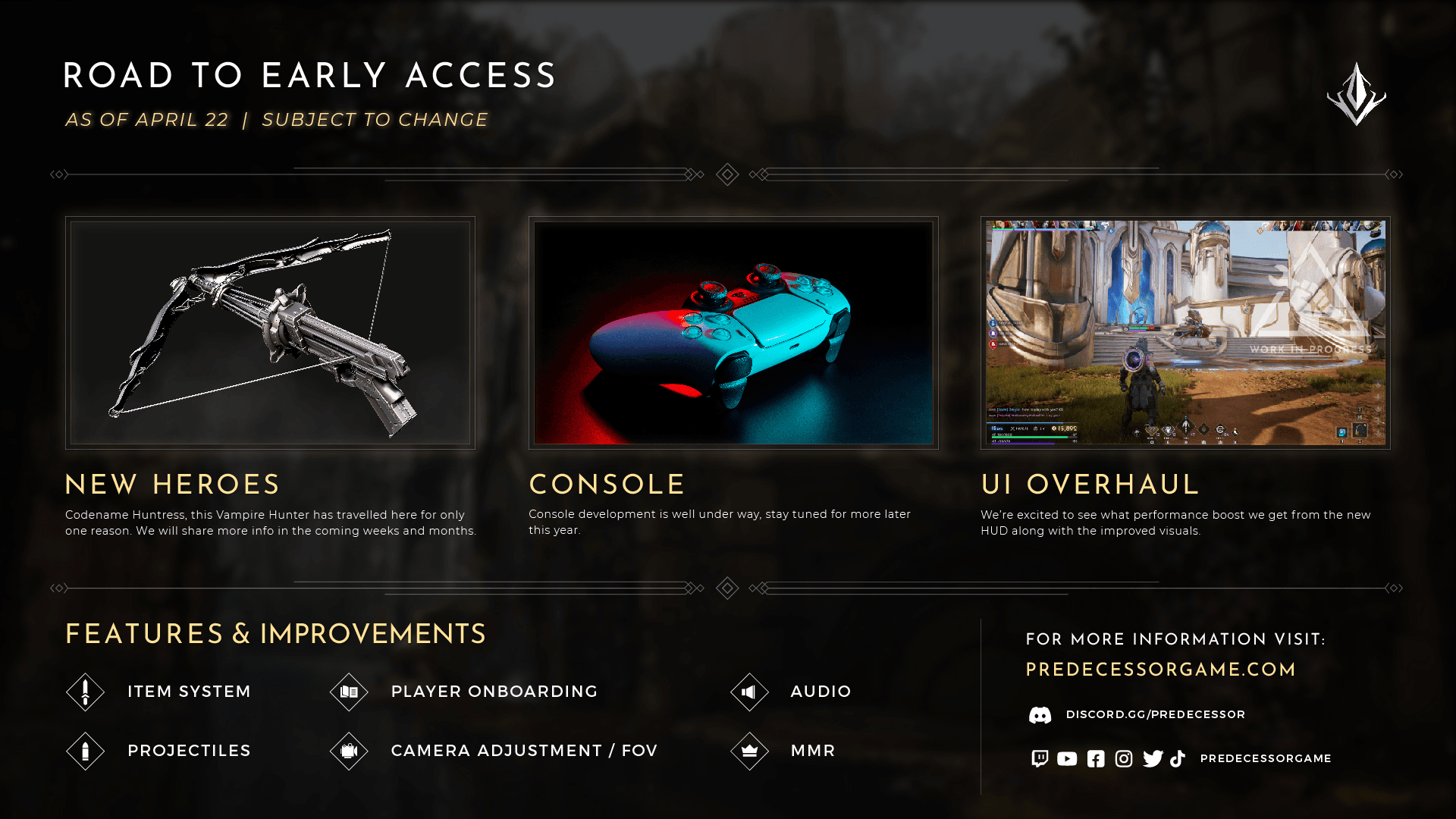Image resolution: width=1456 pixels, height=819 pixels.
Task: Click the Twitter bird icon
Action: point(1153,758)
